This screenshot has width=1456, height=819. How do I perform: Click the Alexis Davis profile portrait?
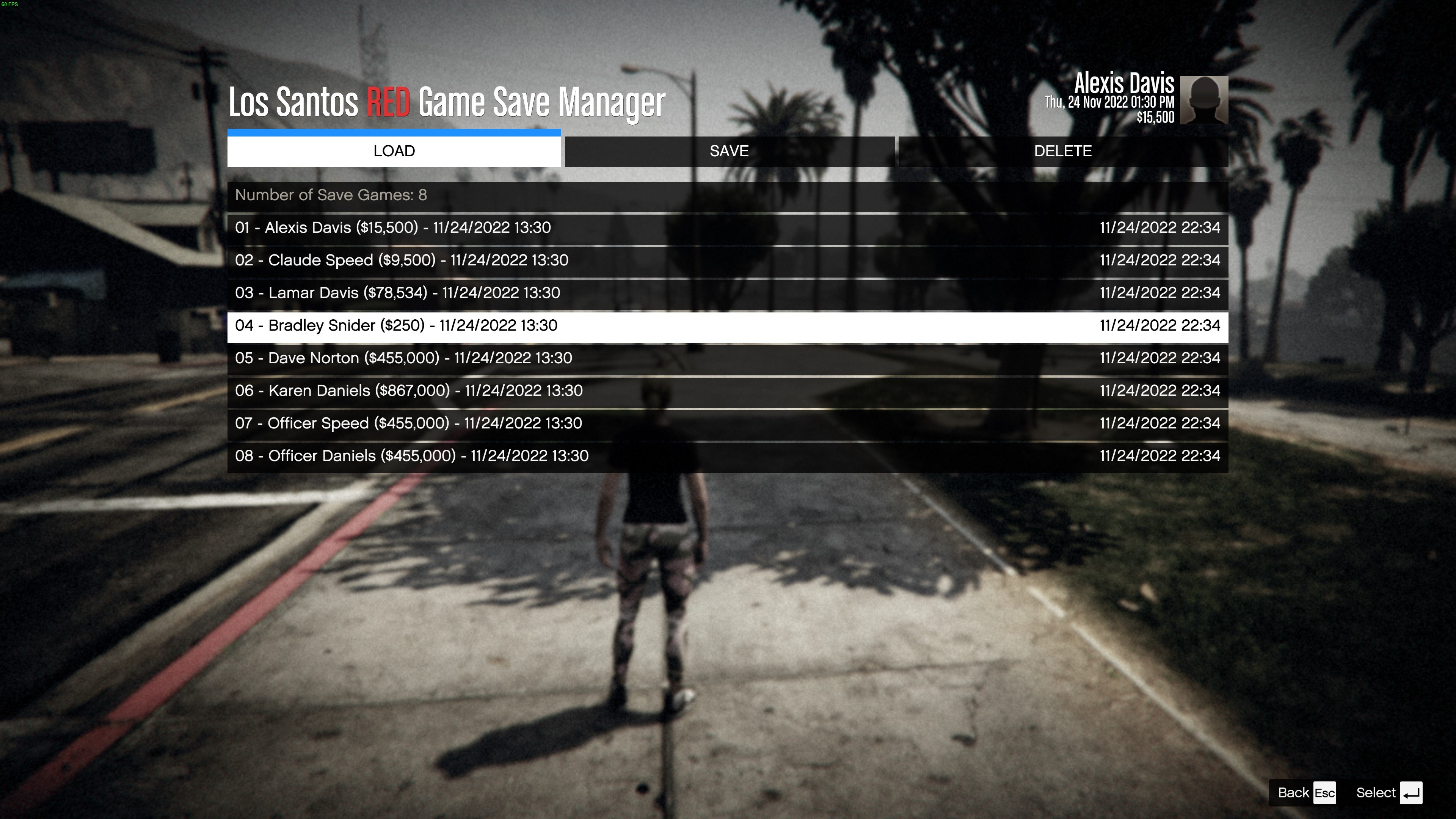pos(1204,100)
